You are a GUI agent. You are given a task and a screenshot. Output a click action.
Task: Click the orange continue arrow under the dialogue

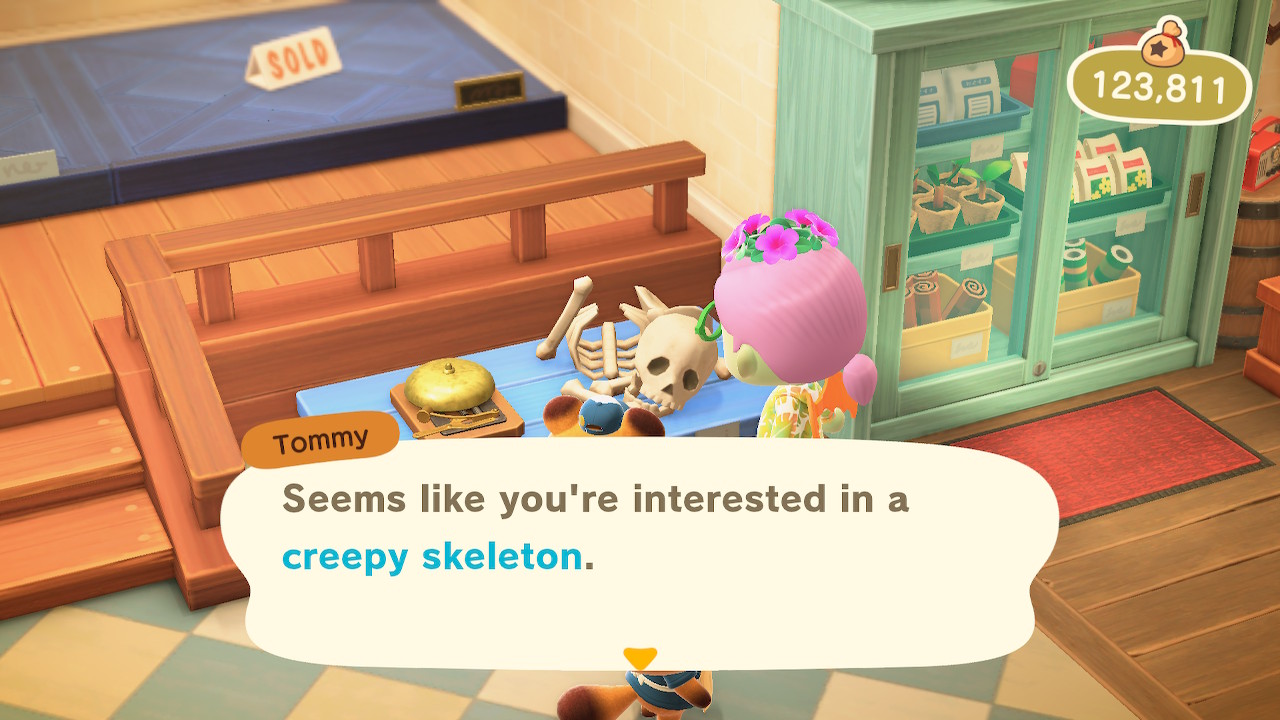click(640, 658)
